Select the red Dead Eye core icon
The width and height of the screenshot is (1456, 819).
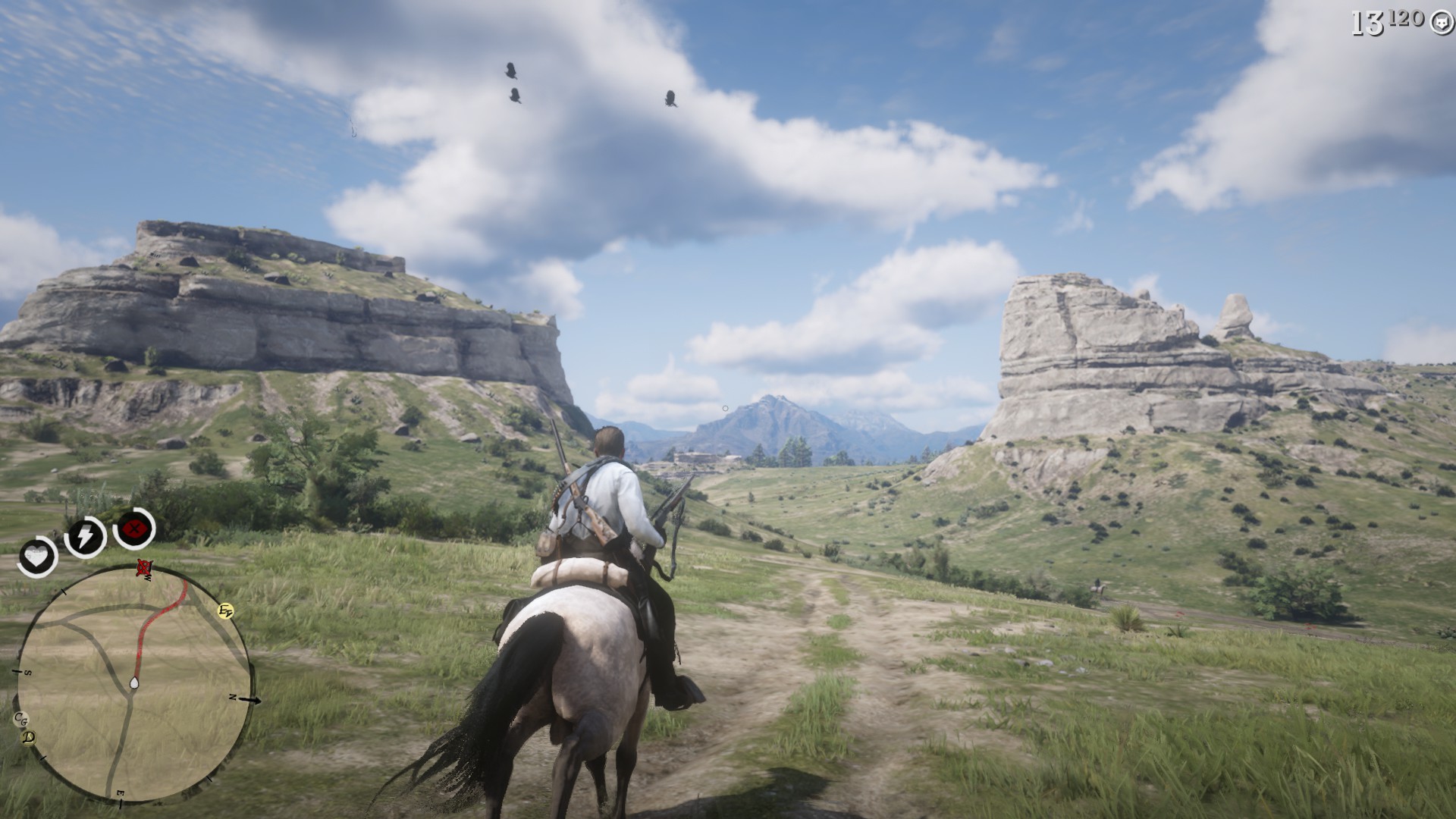(x=134, y=528)
